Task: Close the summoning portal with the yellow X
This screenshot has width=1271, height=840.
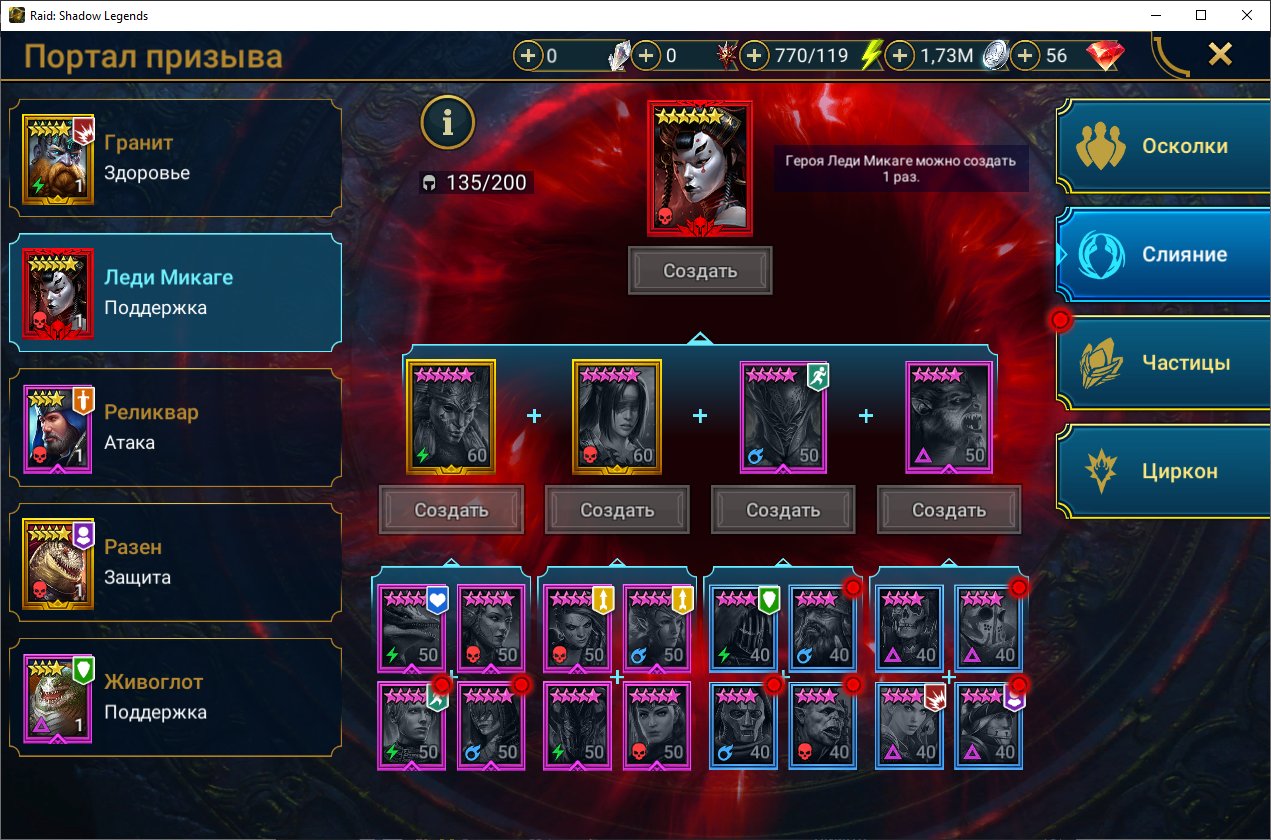Action: coord(1220,54)
